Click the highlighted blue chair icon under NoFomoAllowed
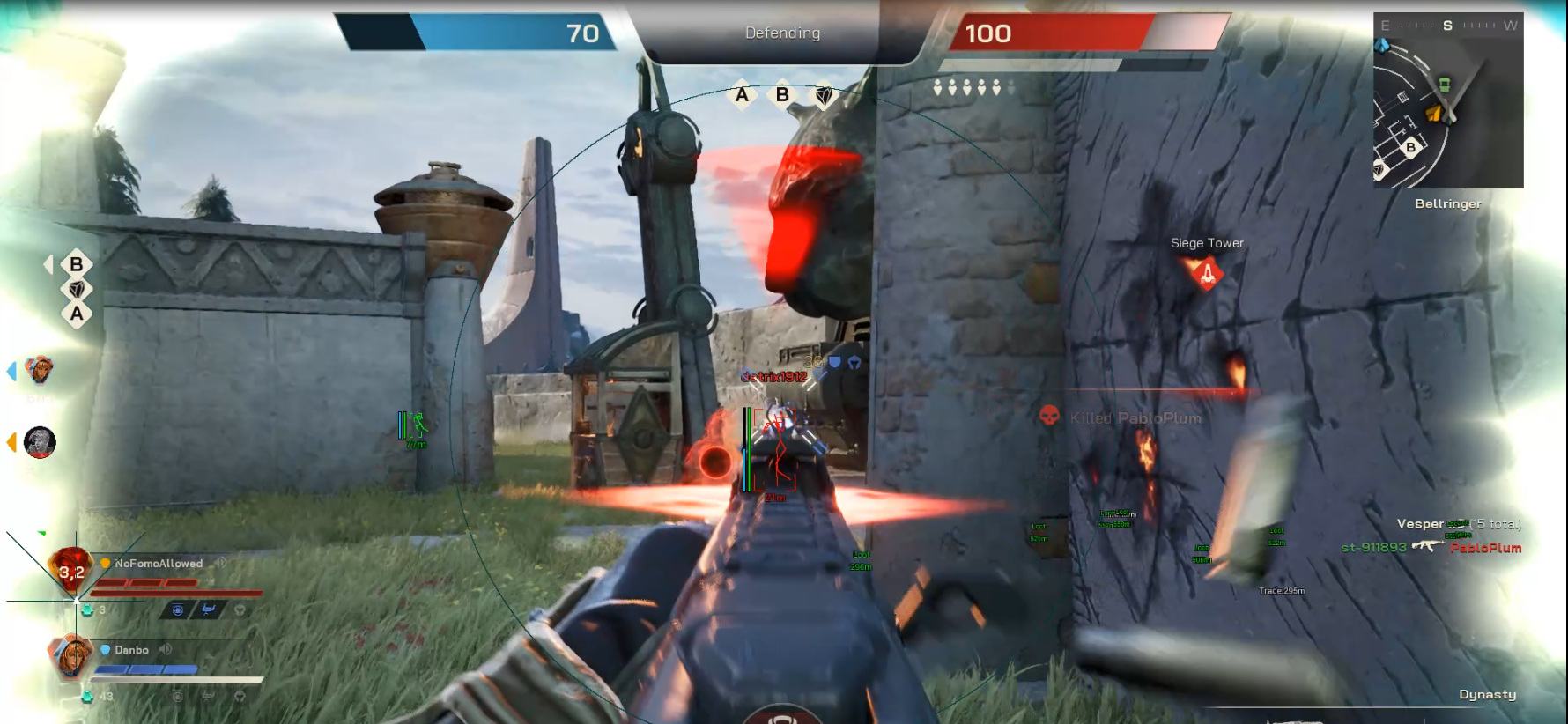 pyautogui.click(x=209, y=609)
